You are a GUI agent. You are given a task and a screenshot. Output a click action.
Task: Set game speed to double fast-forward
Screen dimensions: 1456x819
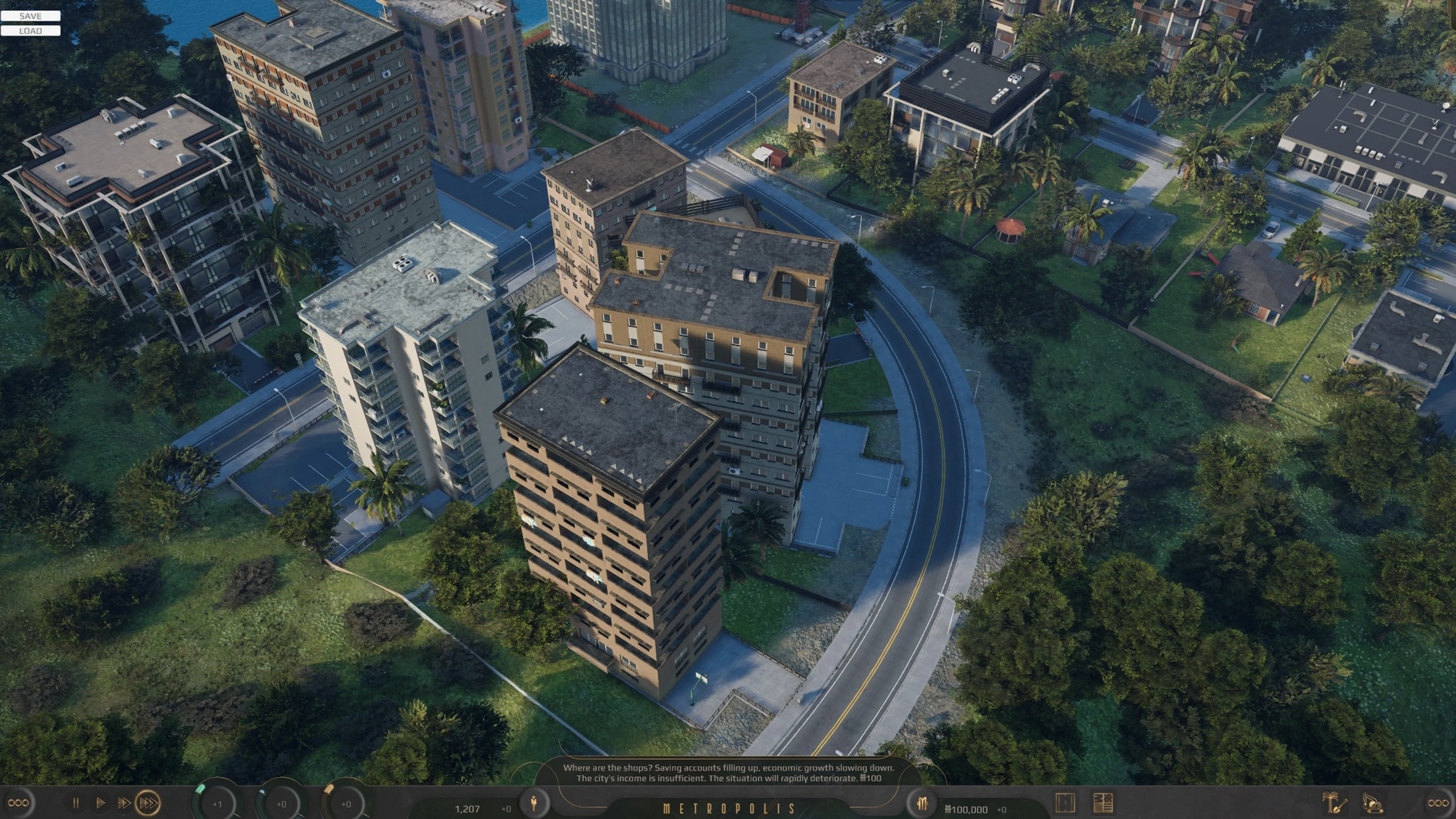[x=123, y=803]
